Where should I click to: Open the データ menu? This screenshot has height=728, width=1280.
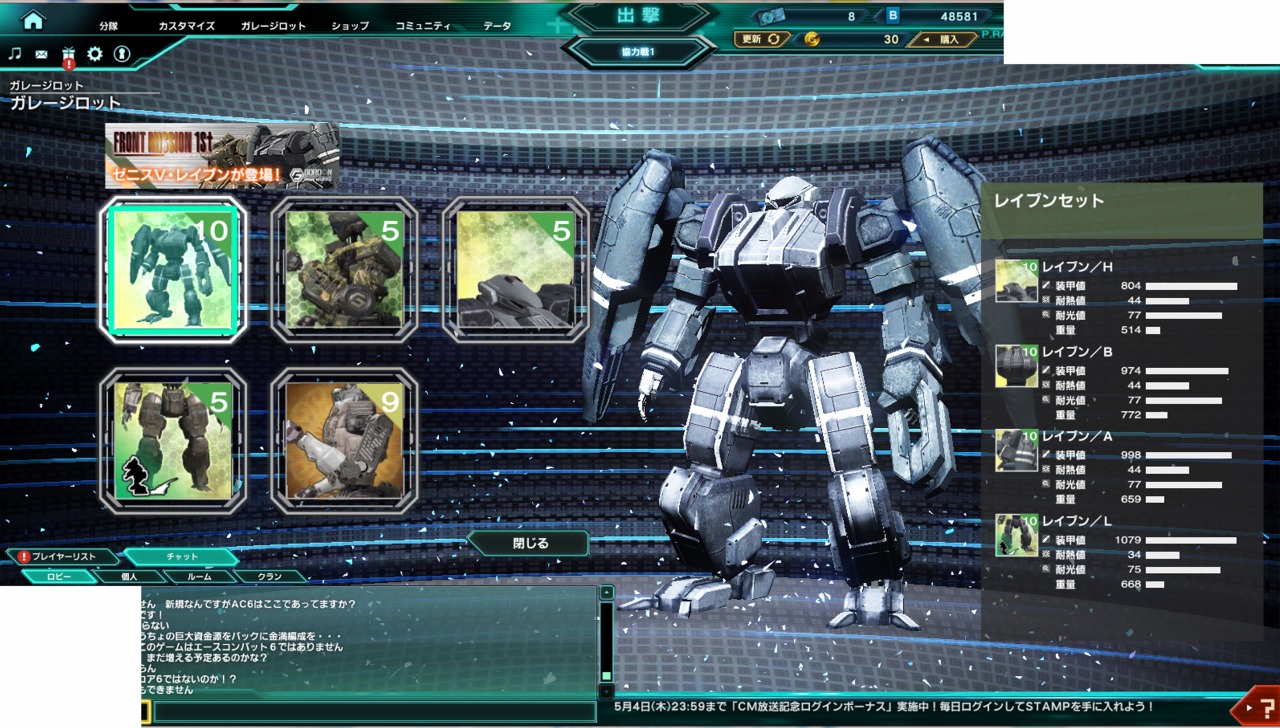[x=496, y=26]
